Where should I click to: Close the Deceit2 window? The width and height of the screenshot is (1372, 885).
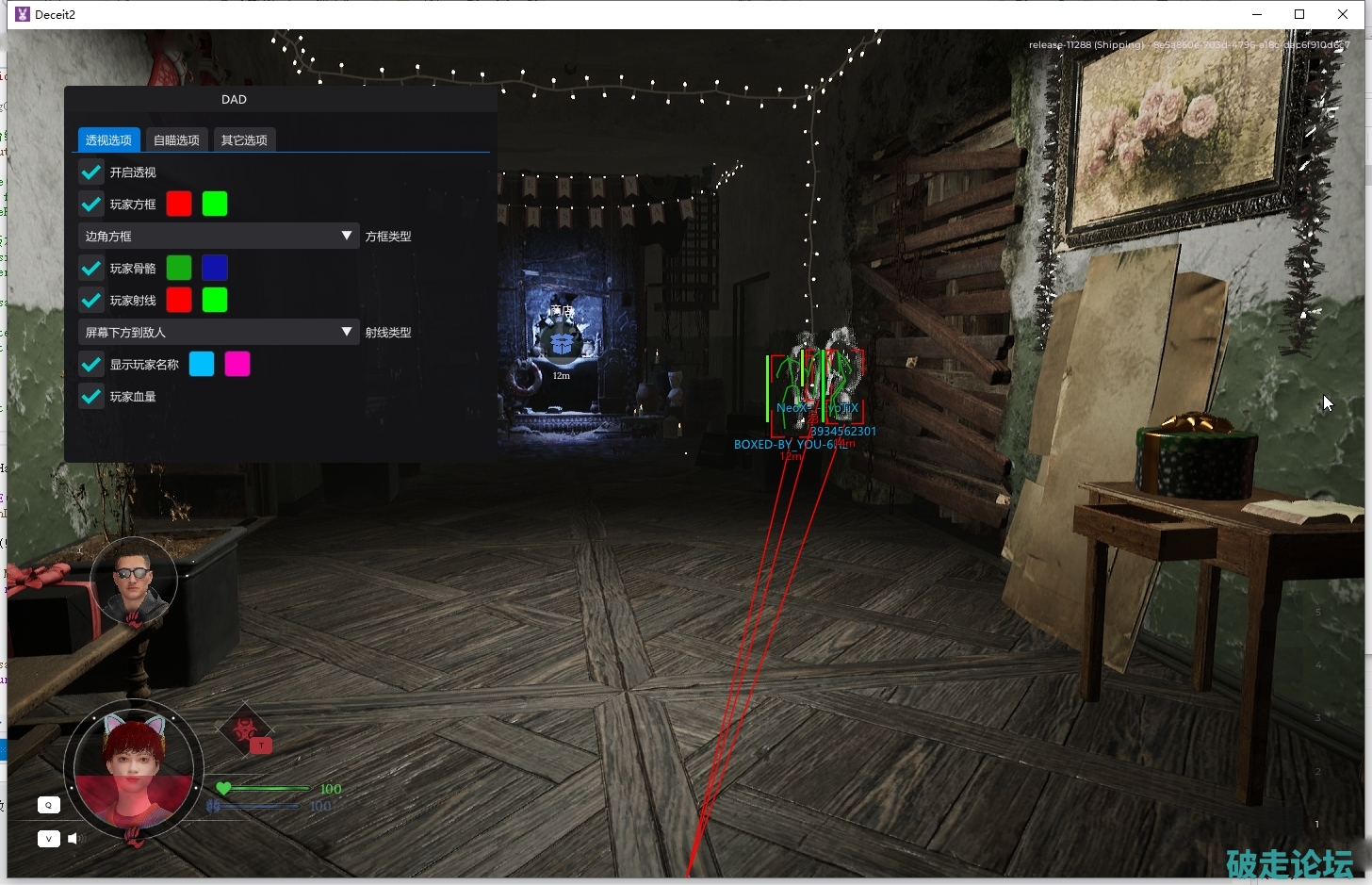click(1343, 14)
